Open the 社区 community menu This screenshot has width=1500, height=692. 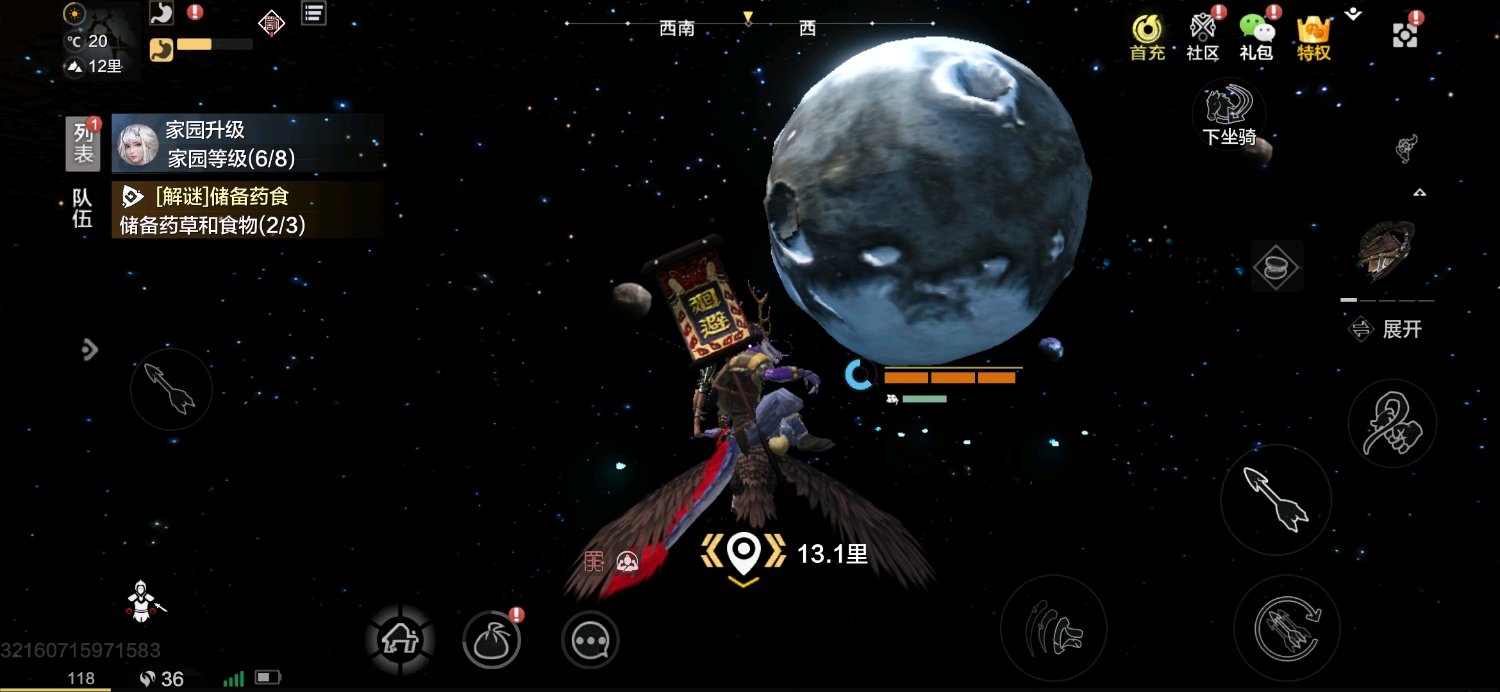click(1202, 37)
